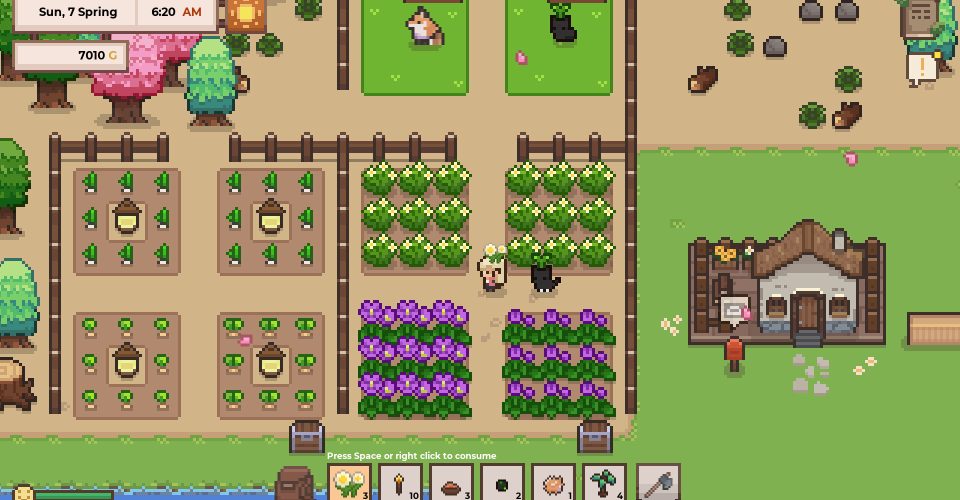Viewport: 960px width, 500px height.
Task: Pick the dark green seed slot
Action: 502,484
